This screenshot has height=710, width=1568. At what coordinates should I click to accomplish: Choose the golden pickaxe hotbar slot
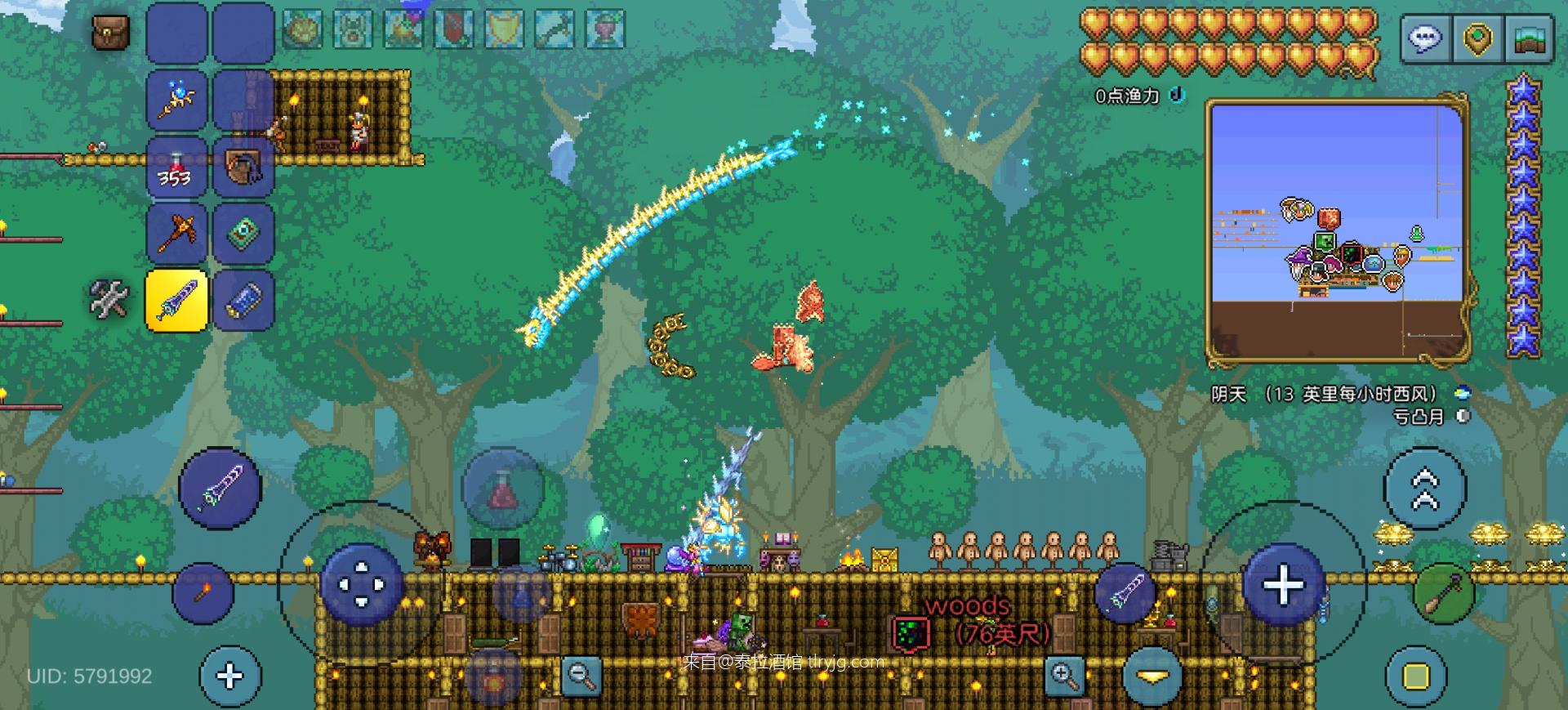coord(176,234)
